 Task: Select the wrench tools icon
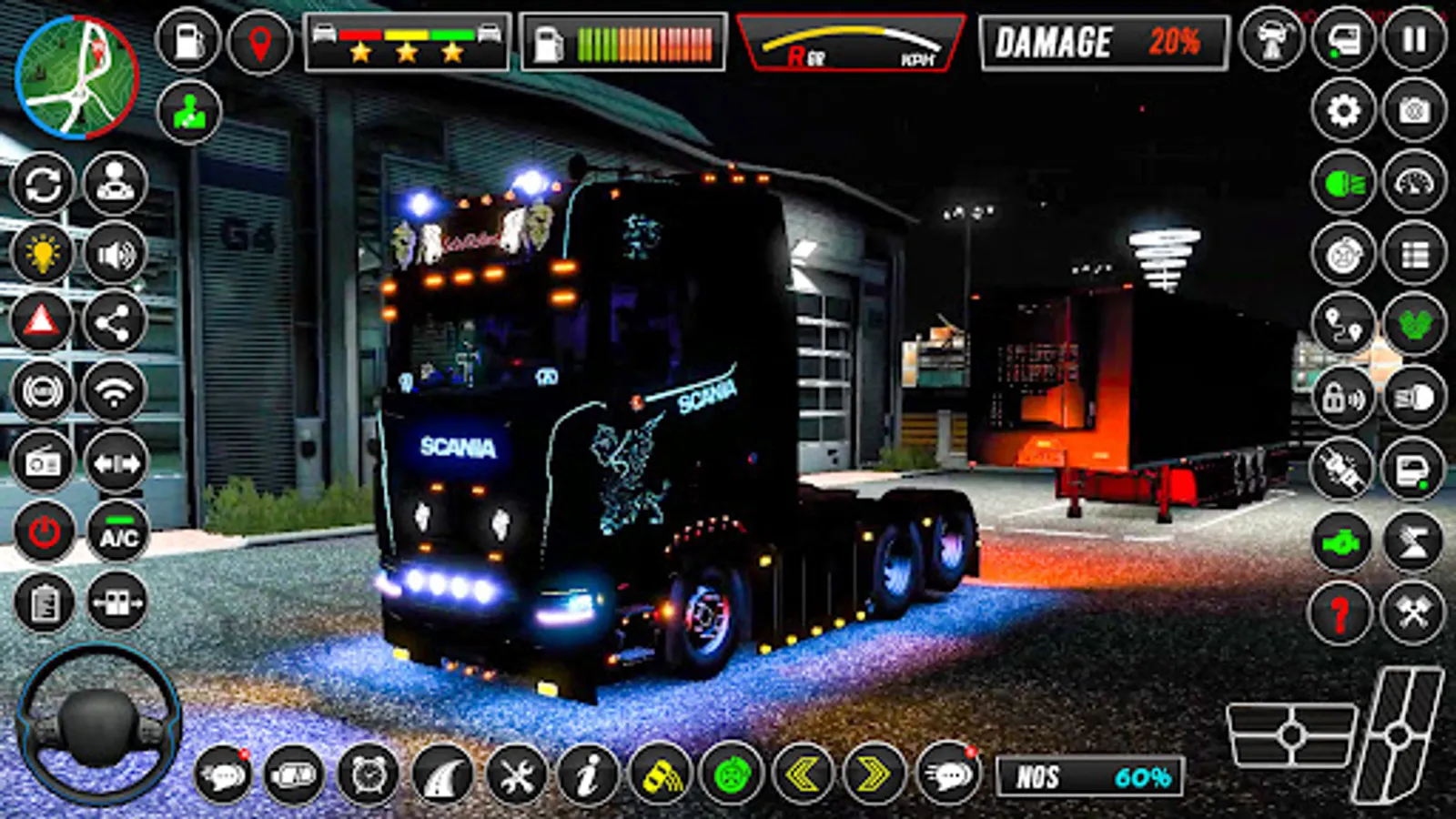coord(515,775)
